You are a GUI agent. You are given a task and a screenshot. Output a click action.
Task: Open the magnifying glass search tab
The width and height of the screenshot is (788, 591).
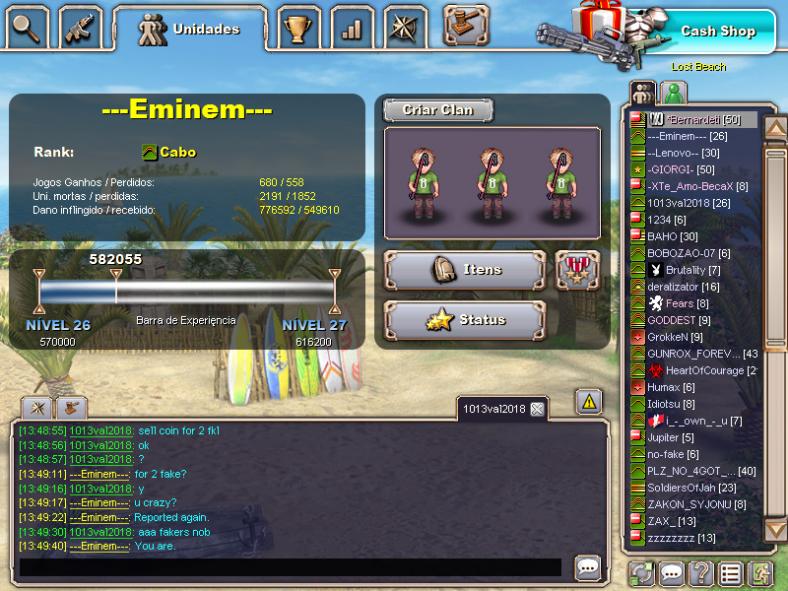27,27
